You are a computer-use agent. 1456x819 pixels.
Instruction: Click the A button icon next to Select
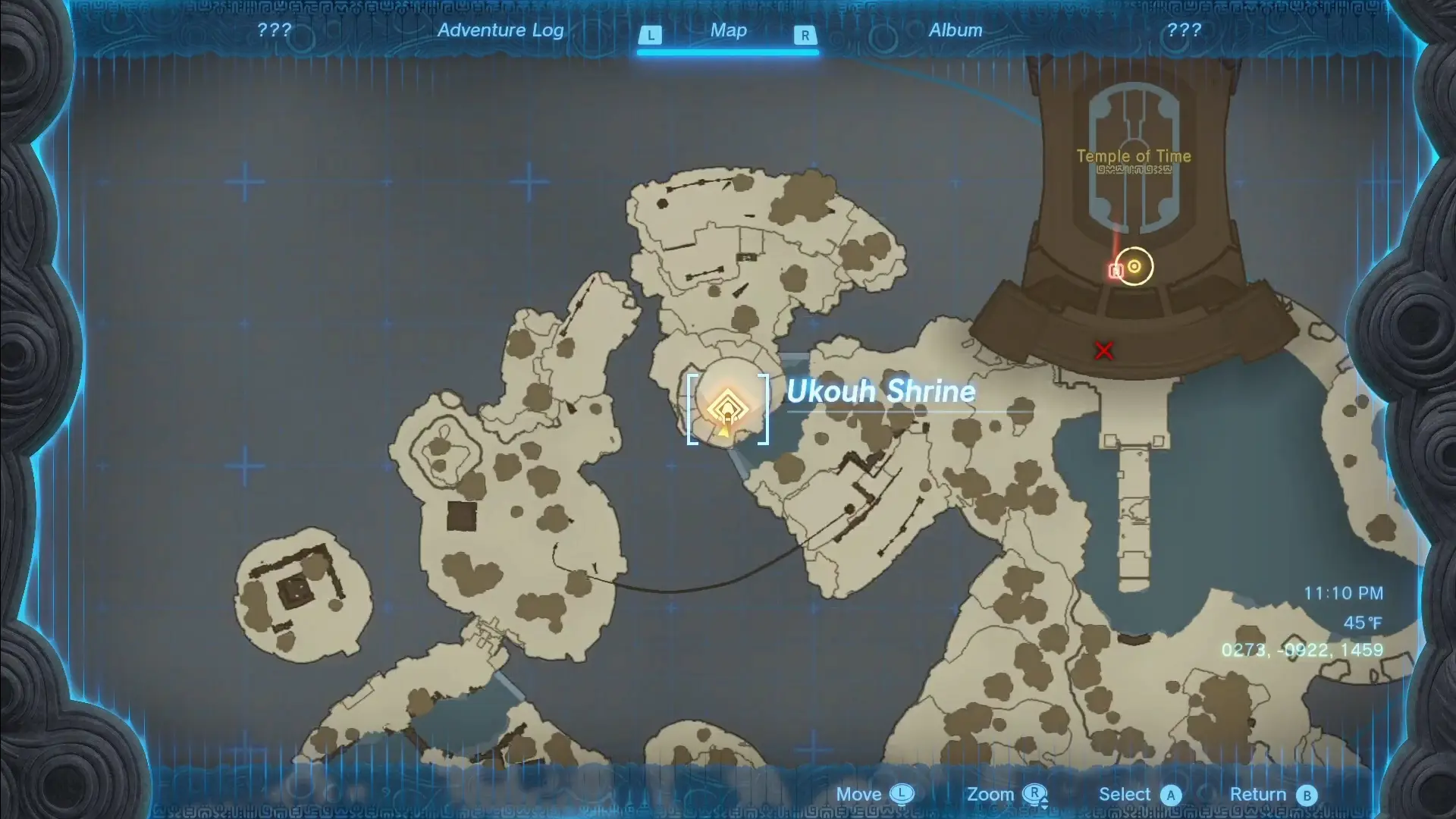point(1172,795)
